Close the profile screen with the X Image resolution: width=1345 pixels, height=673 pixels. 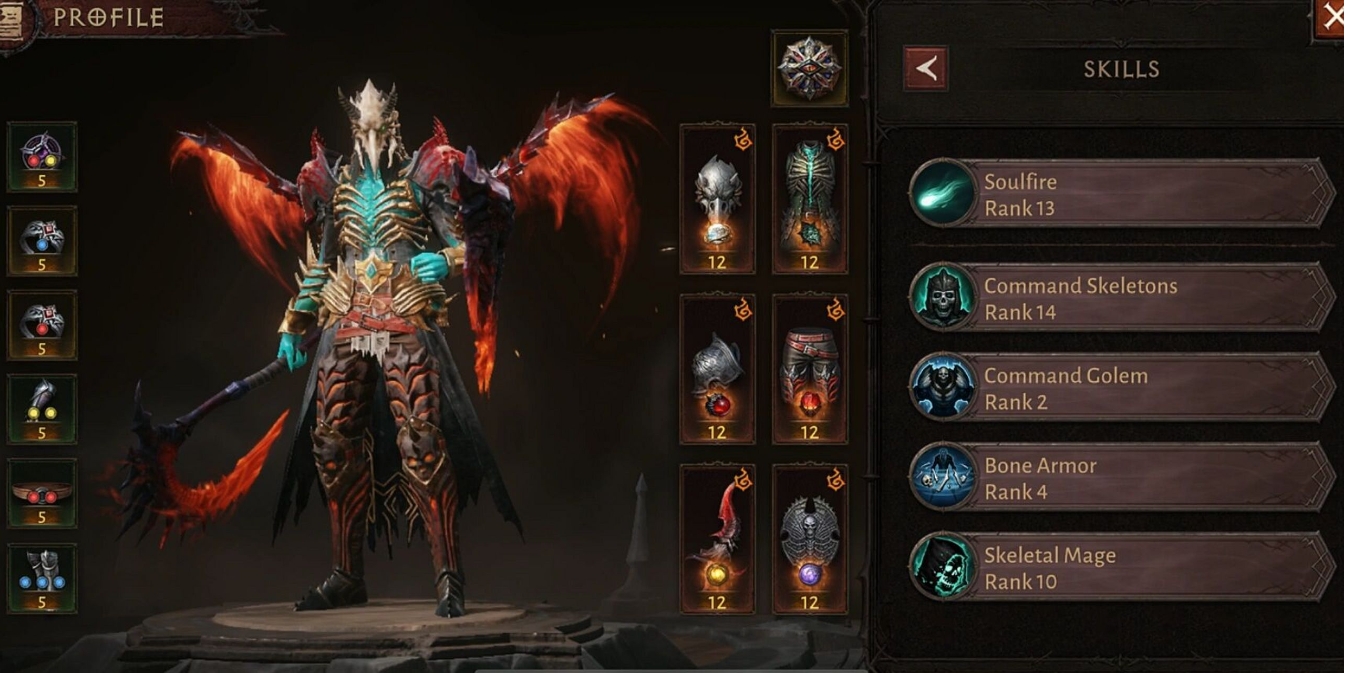[x=1331, y=17]
